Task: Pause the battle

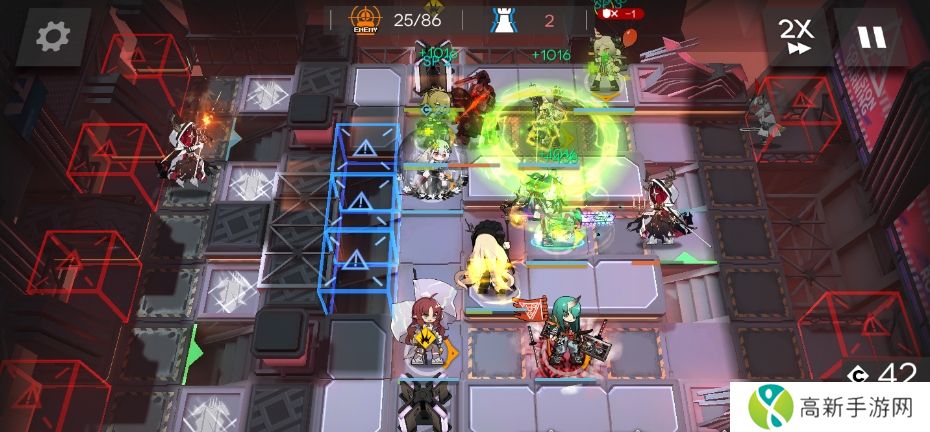Action: [870, 37]
